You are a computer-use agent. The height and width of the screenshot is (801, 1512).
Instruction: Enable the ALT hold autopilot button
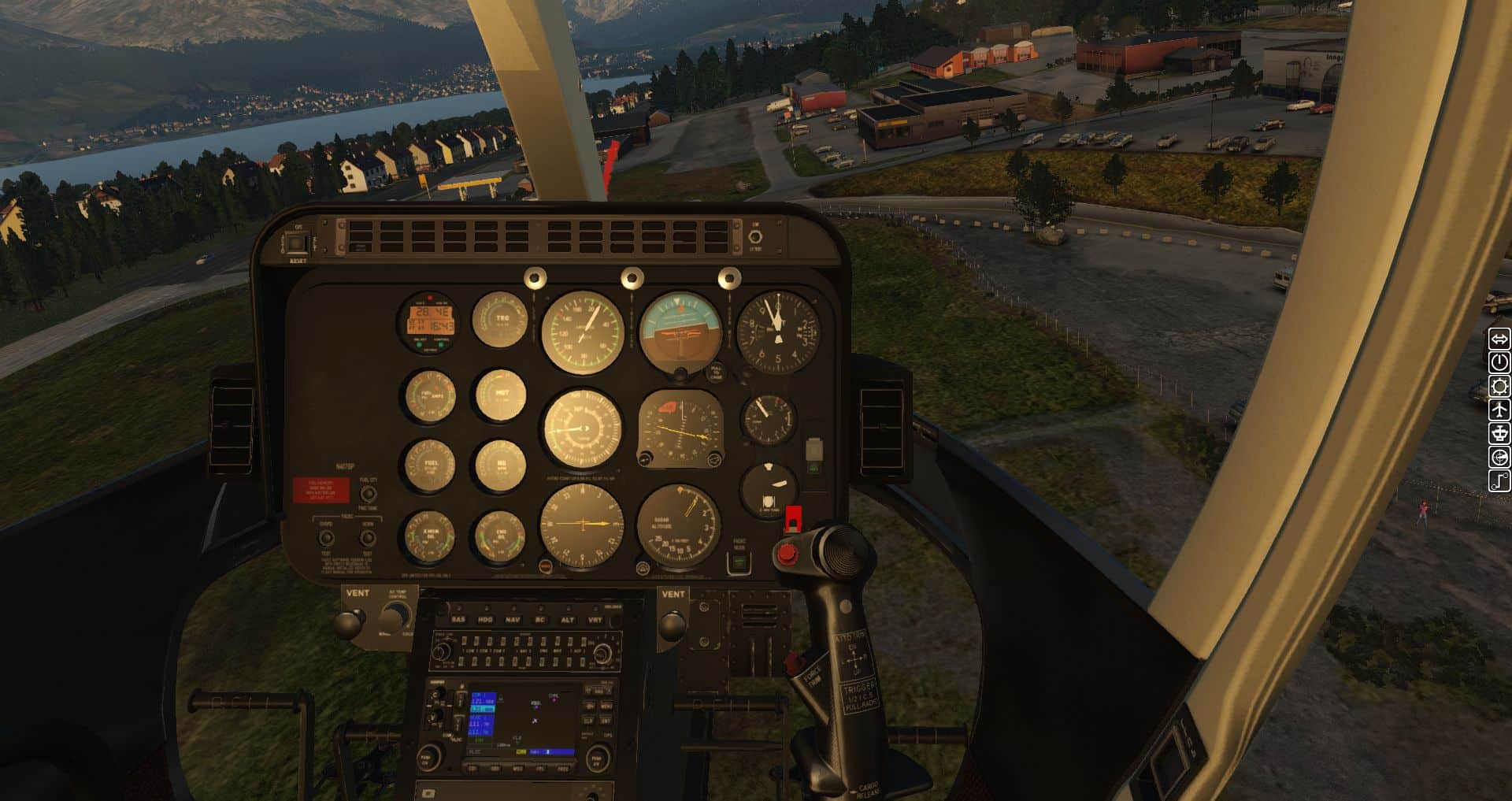(x=568, y=620)
